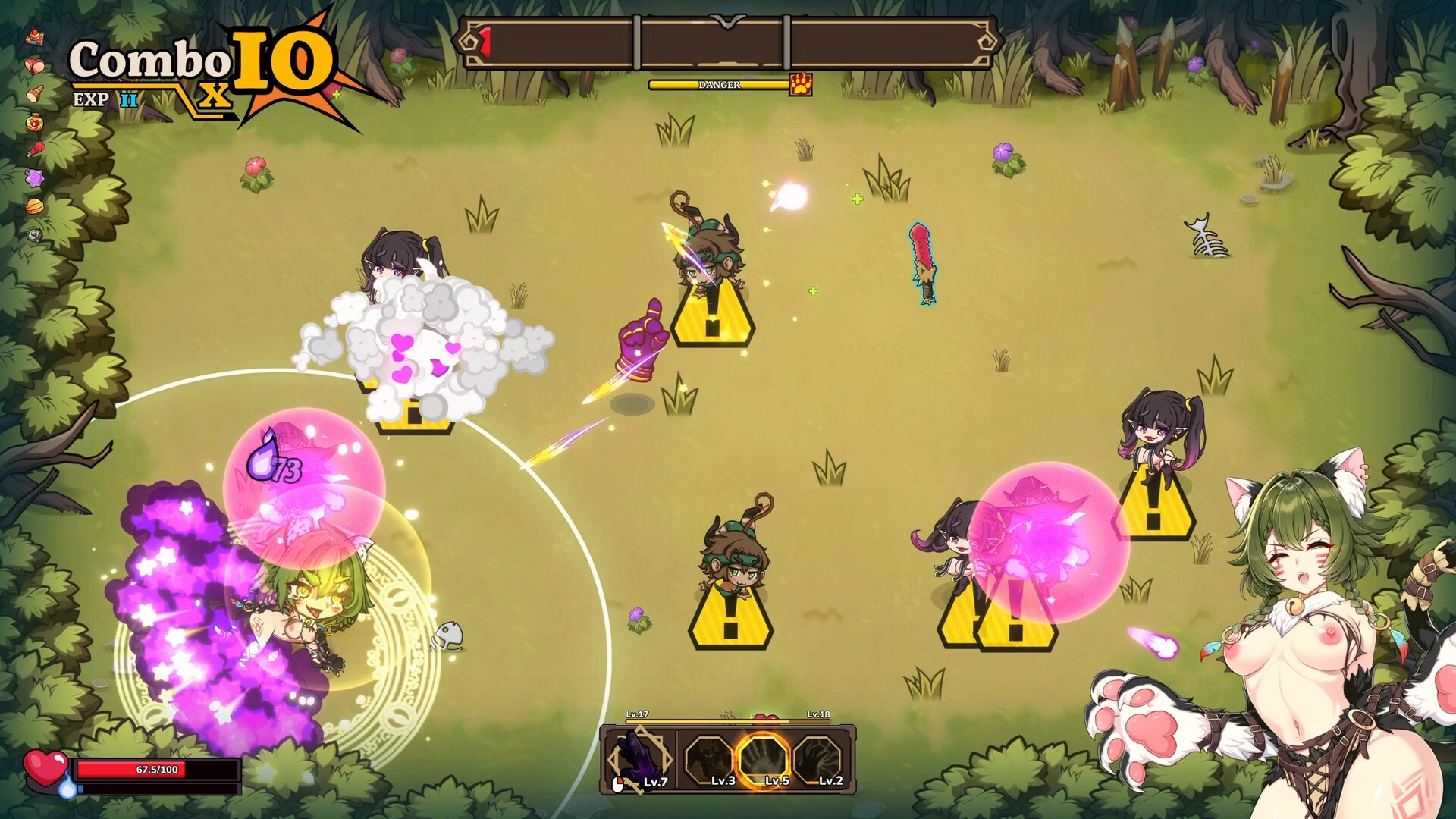Inspect the meat drumstick item icon
Screen dimensions: 1456x819
(34, 149)
